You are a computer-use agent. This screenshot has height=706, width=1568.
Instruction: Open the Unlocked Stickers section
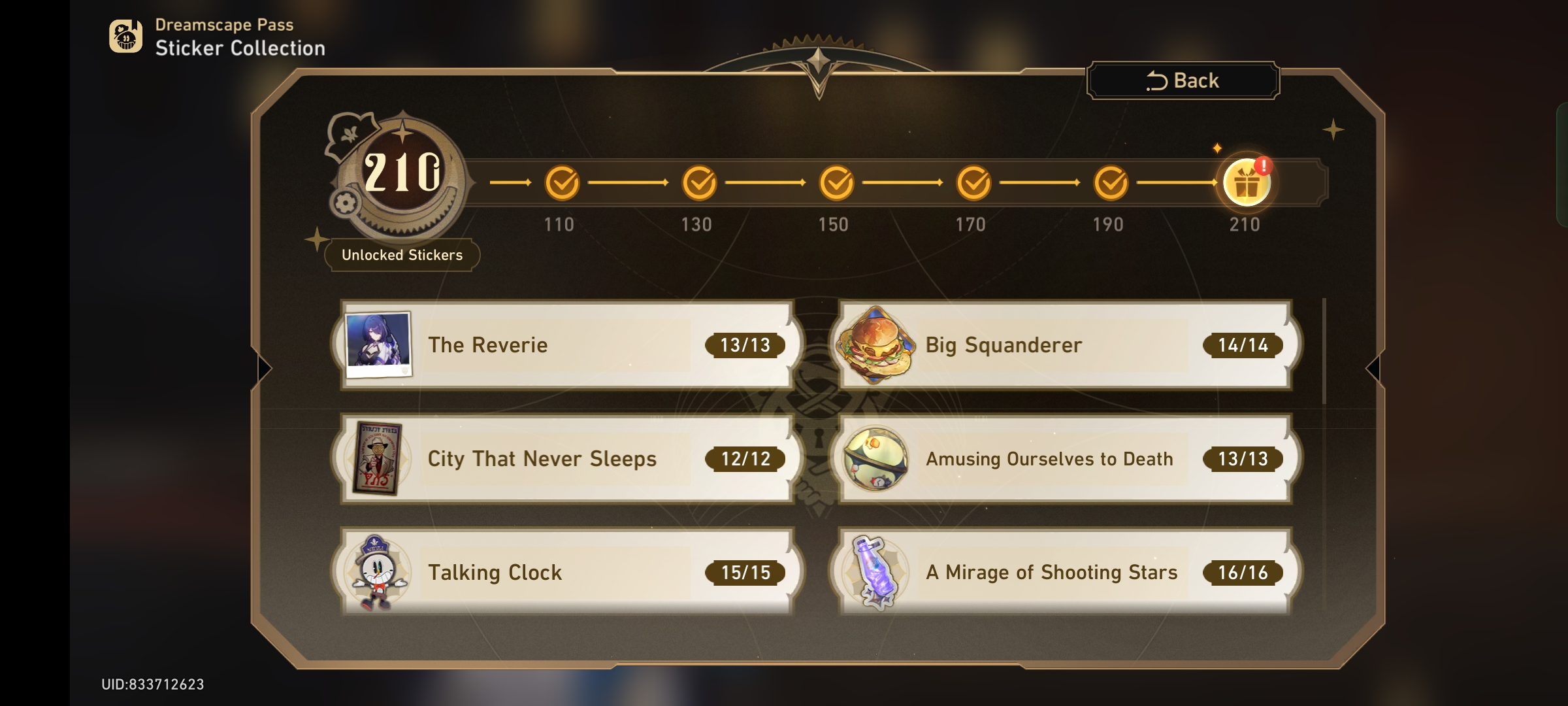pos(400,255)
